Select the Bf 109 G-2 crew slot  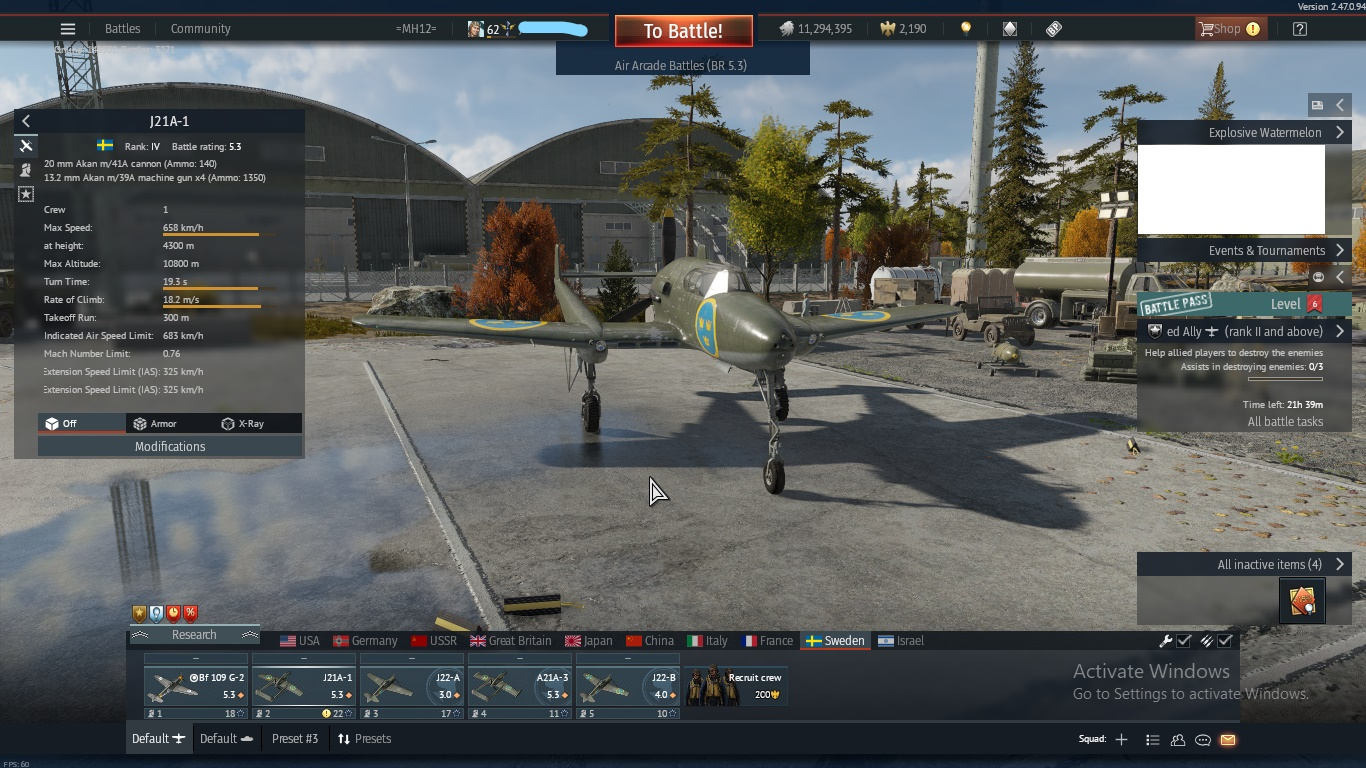coord(196,687)
